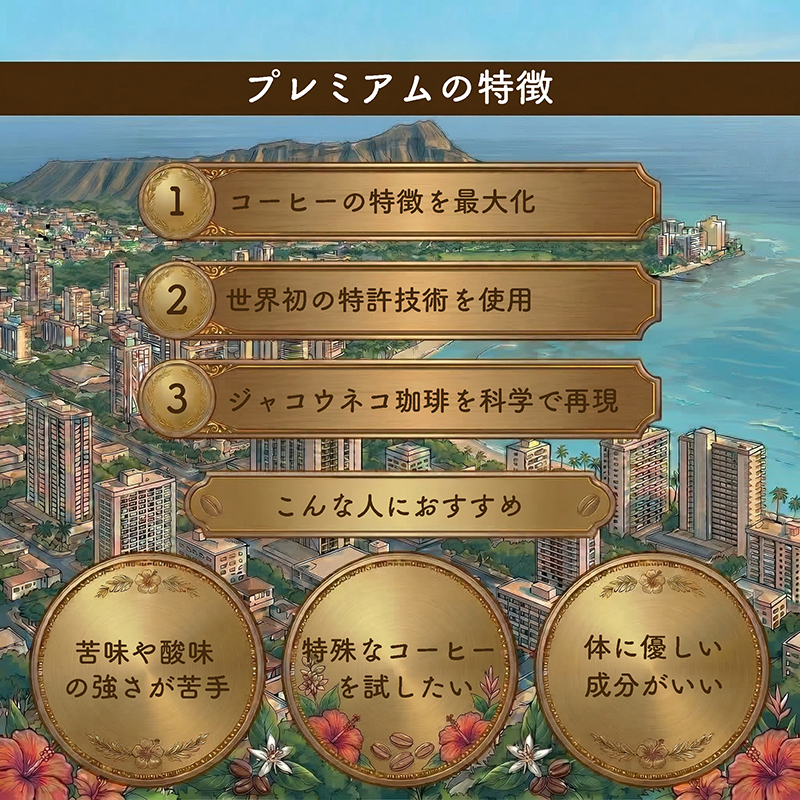Choose the 特殊なコーヒーを試したい medallion
The height and width of the screenshot is (800, 800).
pos(400,667)
